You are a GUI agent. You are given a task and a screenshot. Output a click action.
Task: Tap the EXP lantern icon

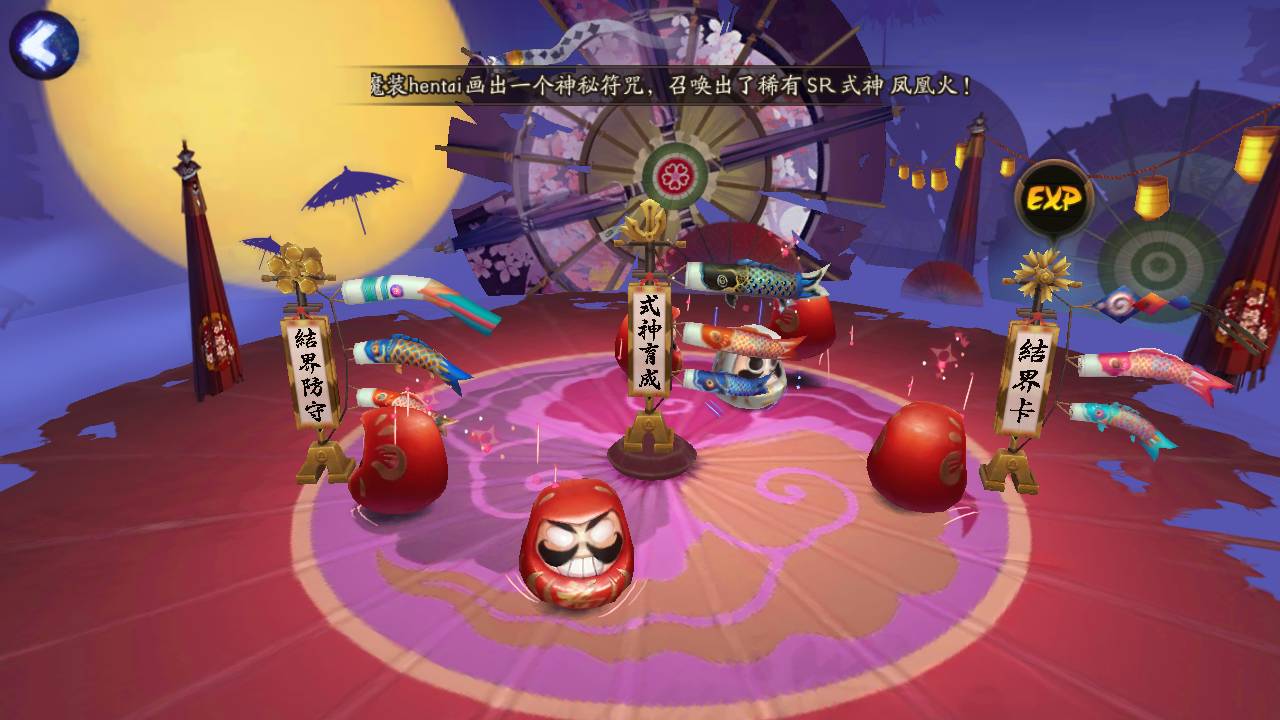(1053, 198)
